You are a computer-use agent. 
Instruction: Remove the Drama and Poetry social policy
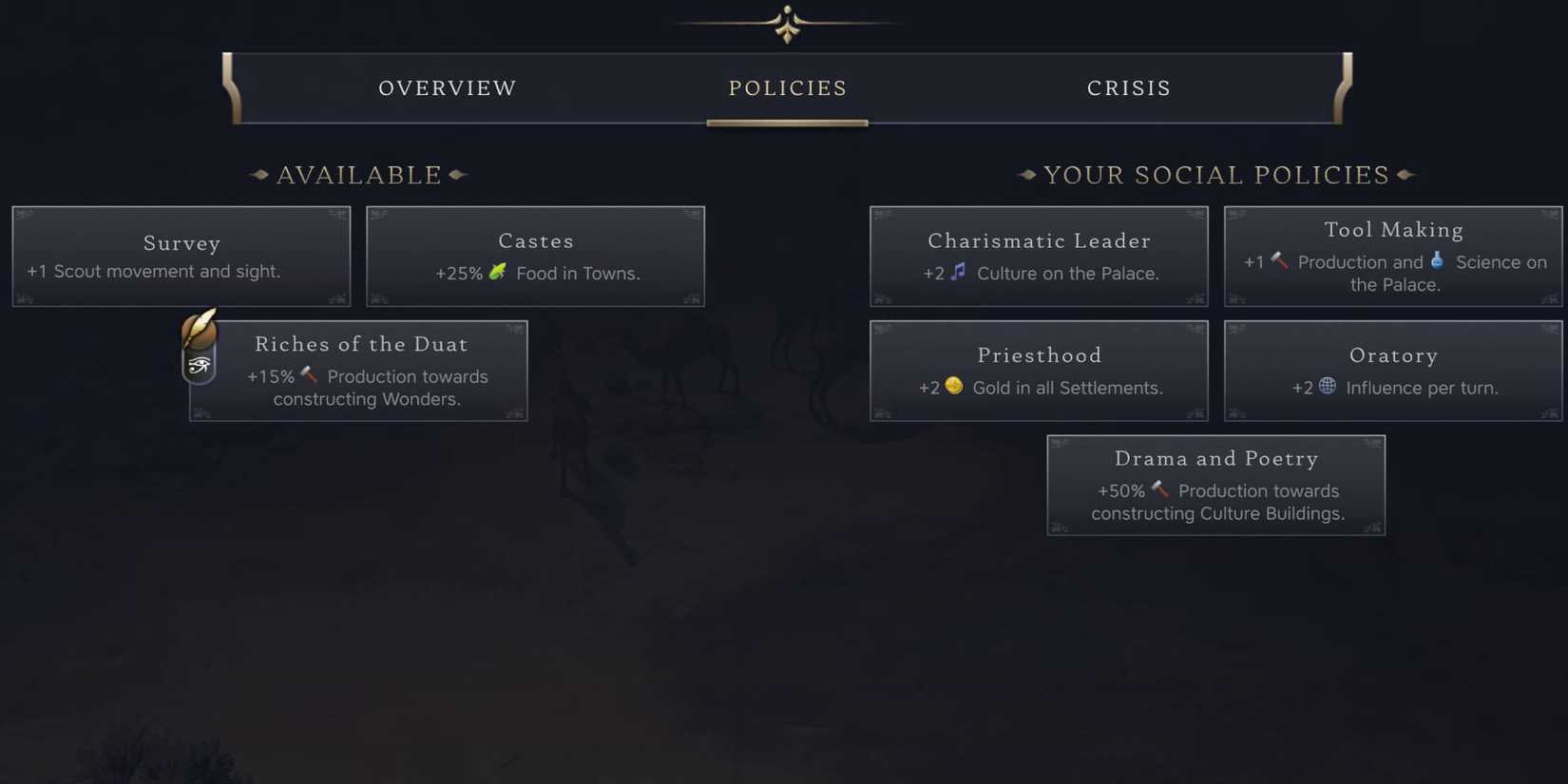(1216, 485)
